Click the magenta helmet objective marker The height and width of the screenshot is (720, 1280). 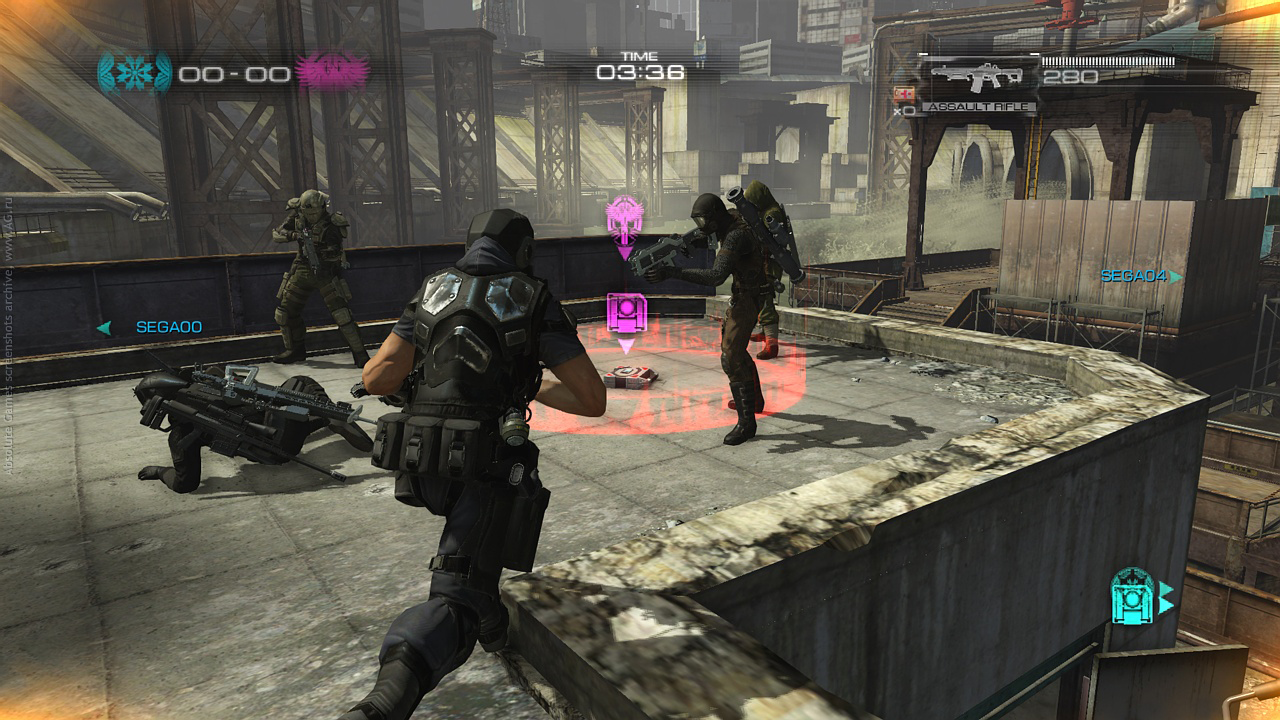tap(623, 218)
